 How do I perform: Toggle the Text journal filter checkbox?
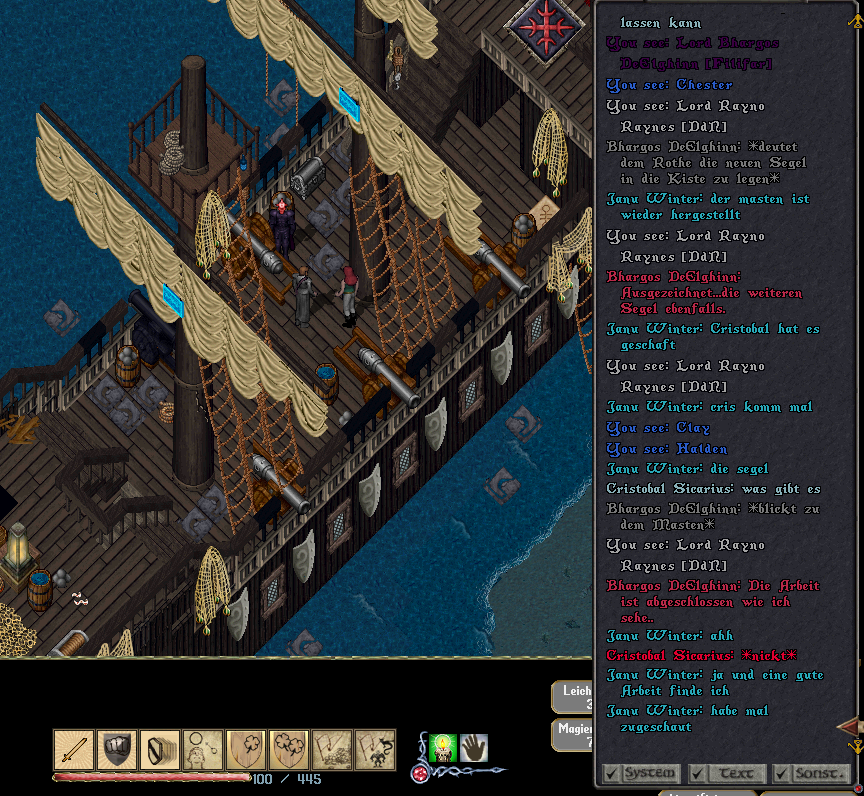698,774
